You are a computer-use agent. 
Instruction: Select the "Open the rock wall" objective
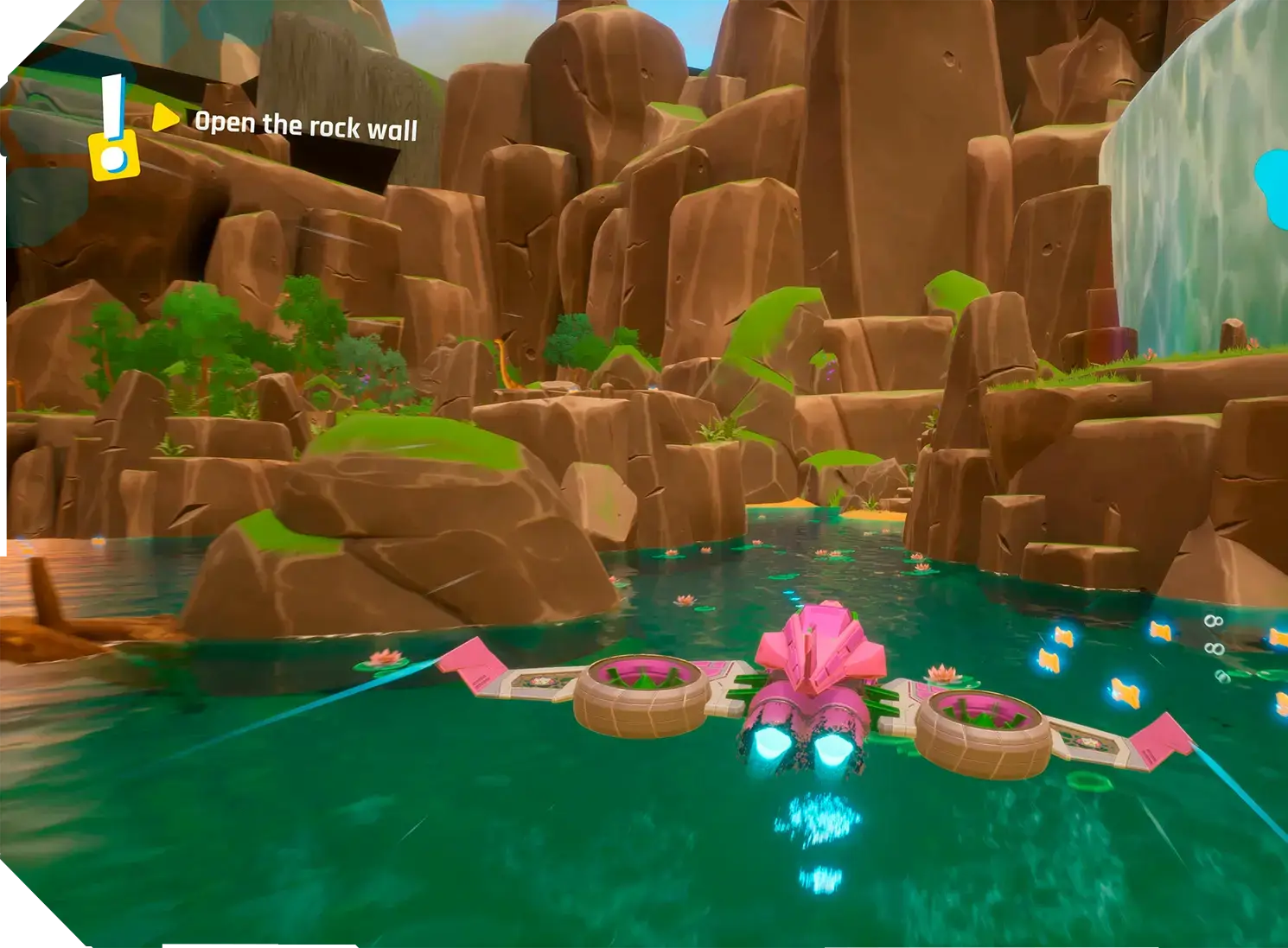(x=305, y=125)
